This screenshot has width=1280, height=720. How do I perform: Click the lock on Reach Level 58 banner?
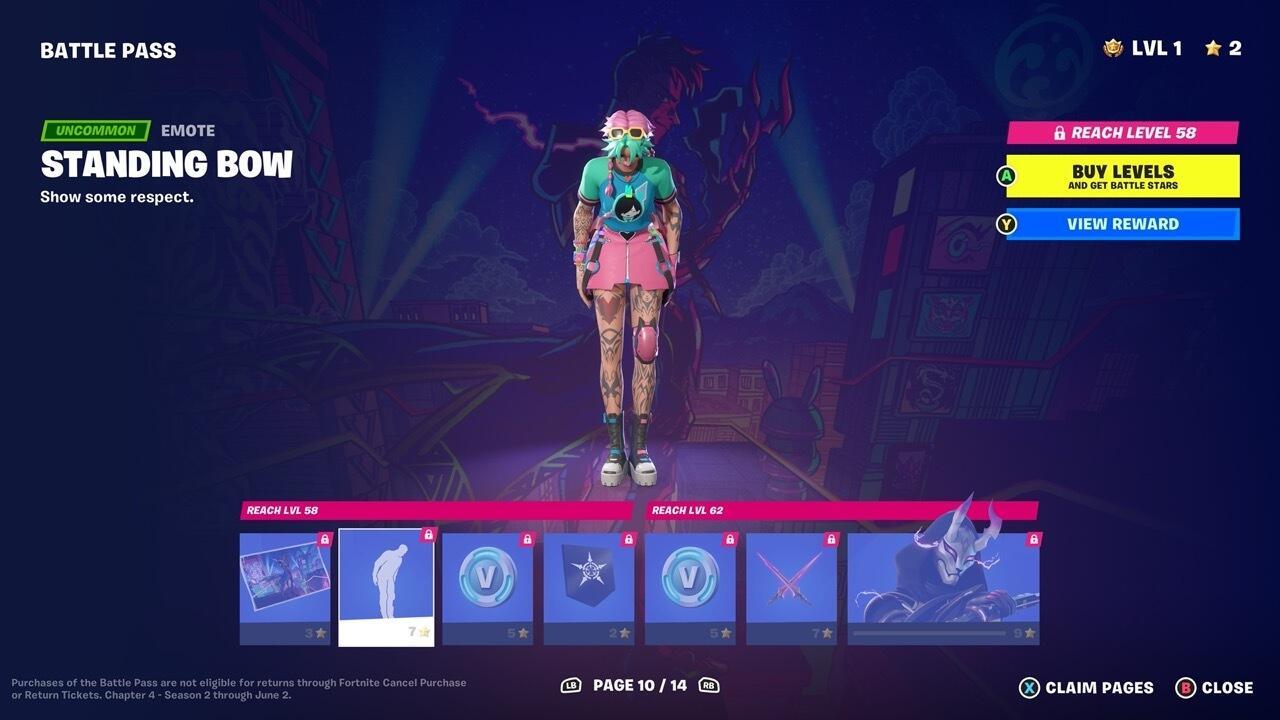[x=1062, y=131]
